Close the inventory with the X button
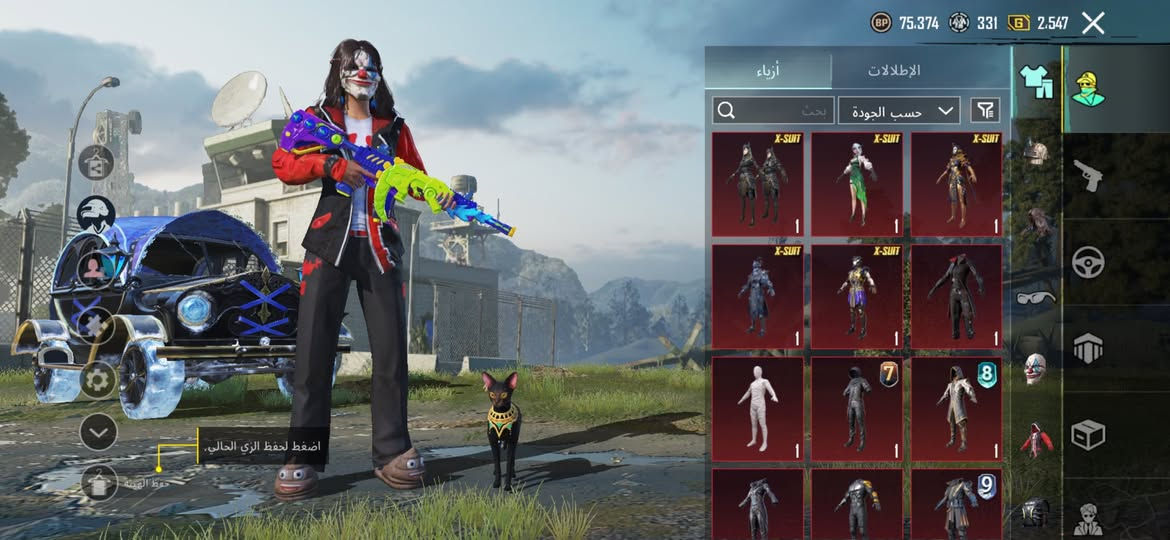 point(1093,23)
